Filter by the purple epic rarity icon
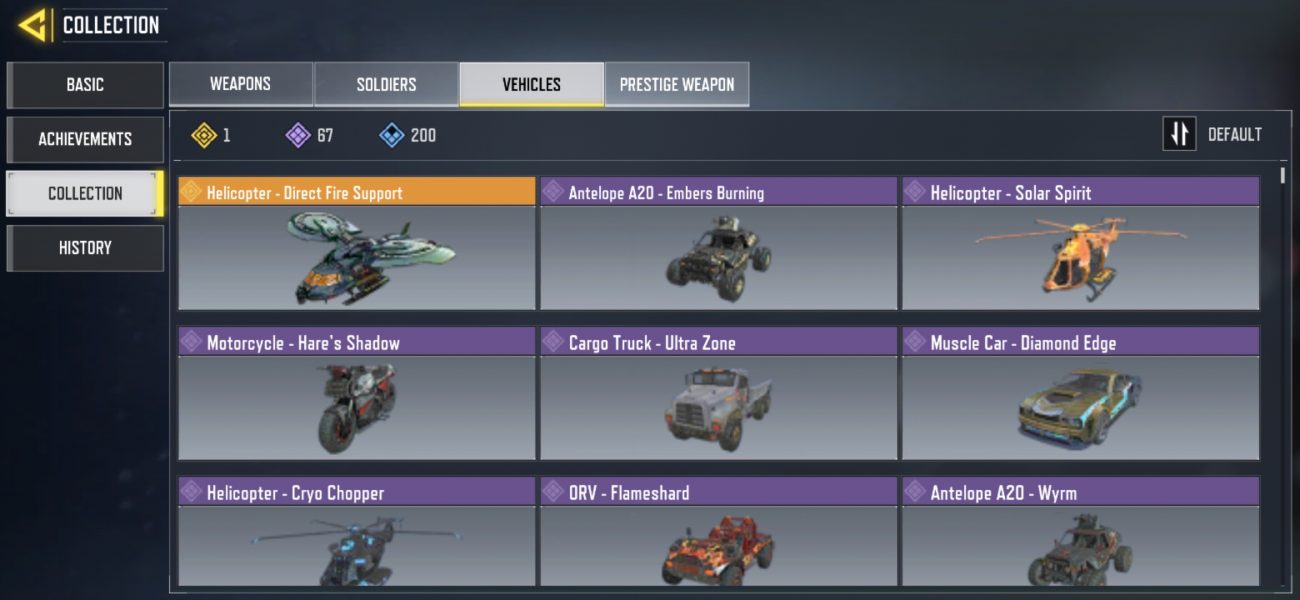The width and height of the screenshot is (1300, 600). point(298,135)
